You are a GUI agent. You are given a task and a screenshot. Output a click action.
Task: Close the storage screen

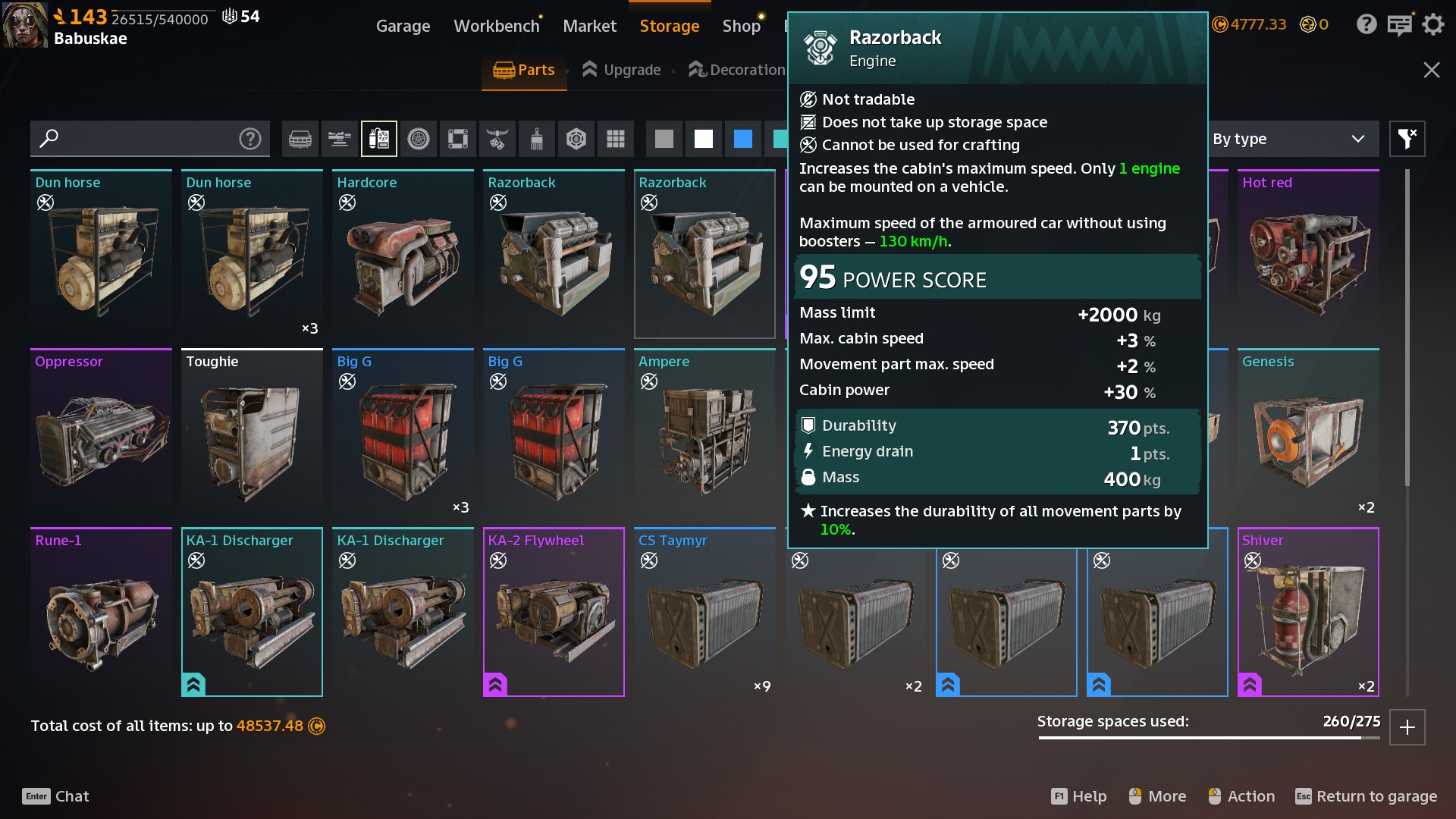[1432, 70]
